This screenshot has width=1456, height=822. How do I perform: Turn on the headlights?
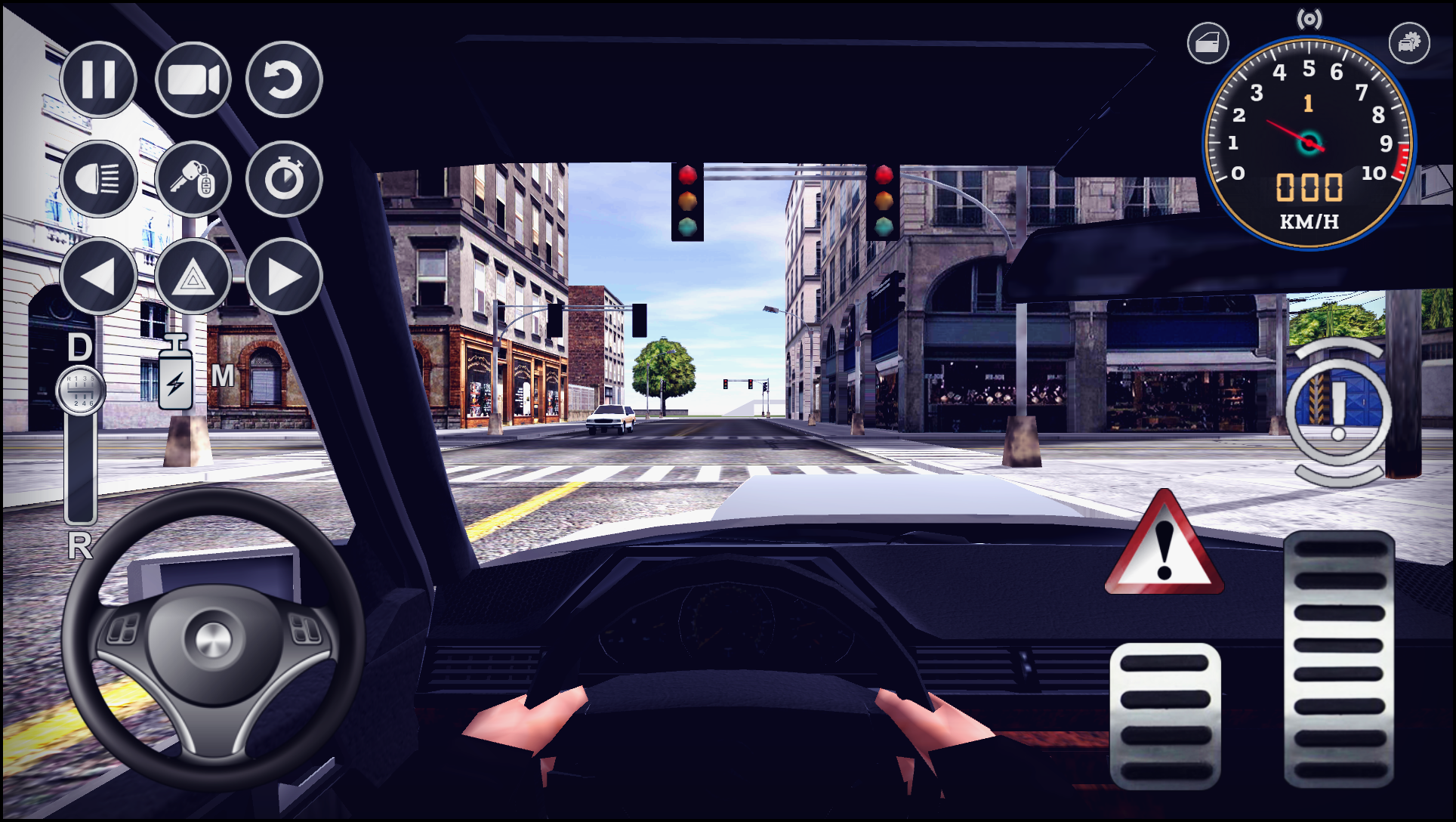(x=99, y=179)
